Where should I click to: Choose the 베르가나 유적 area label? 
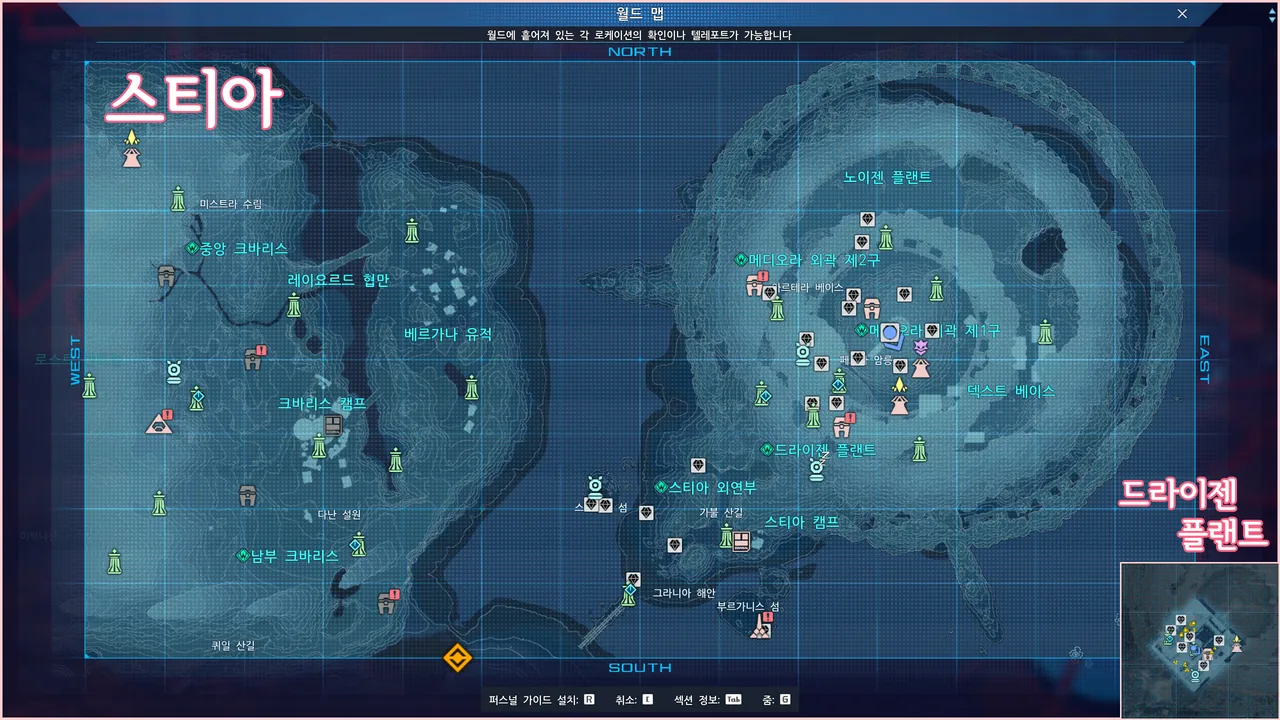(x=448, y=334)
